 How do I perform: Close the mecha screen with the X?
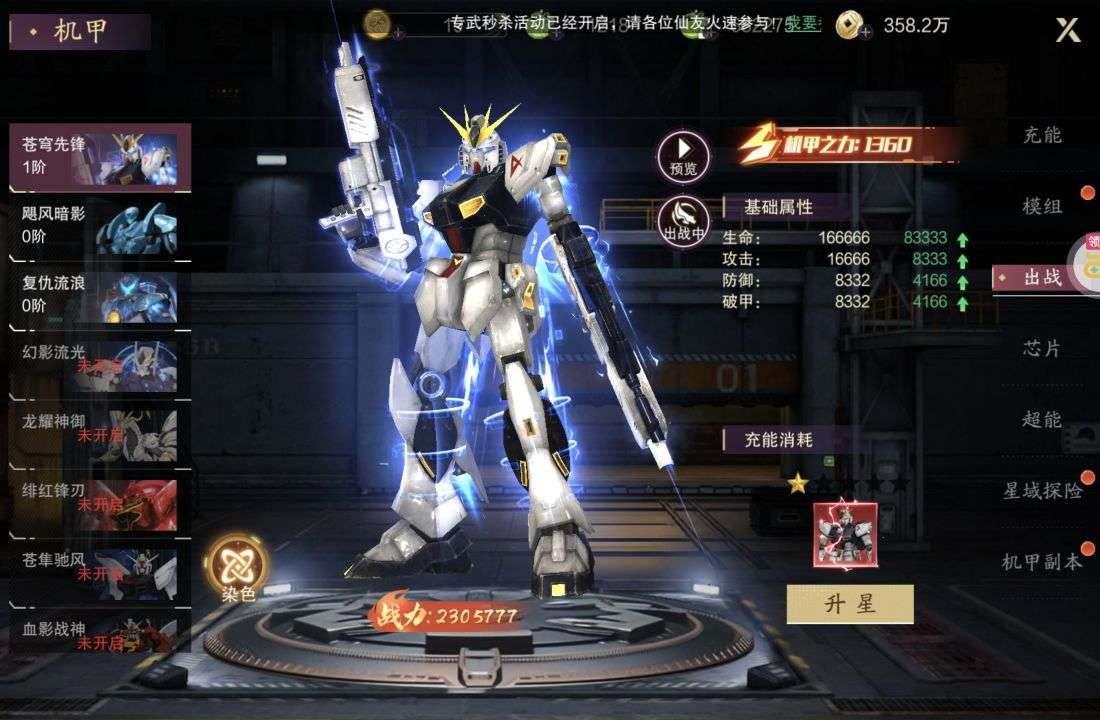[1068, 30]
